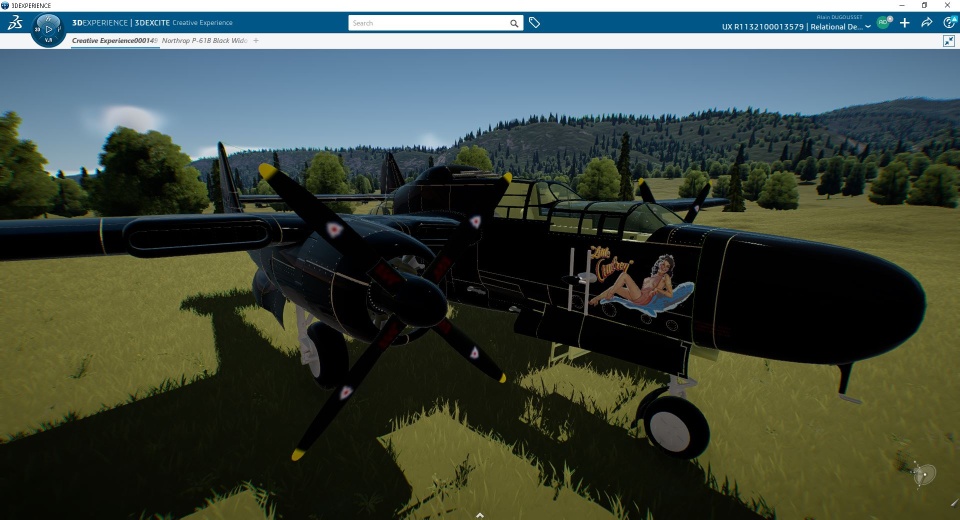Toggle the fullscreen collapse arrows icon
The height and width of the screenshot is (520, 960).
click(x=949, y=41)
